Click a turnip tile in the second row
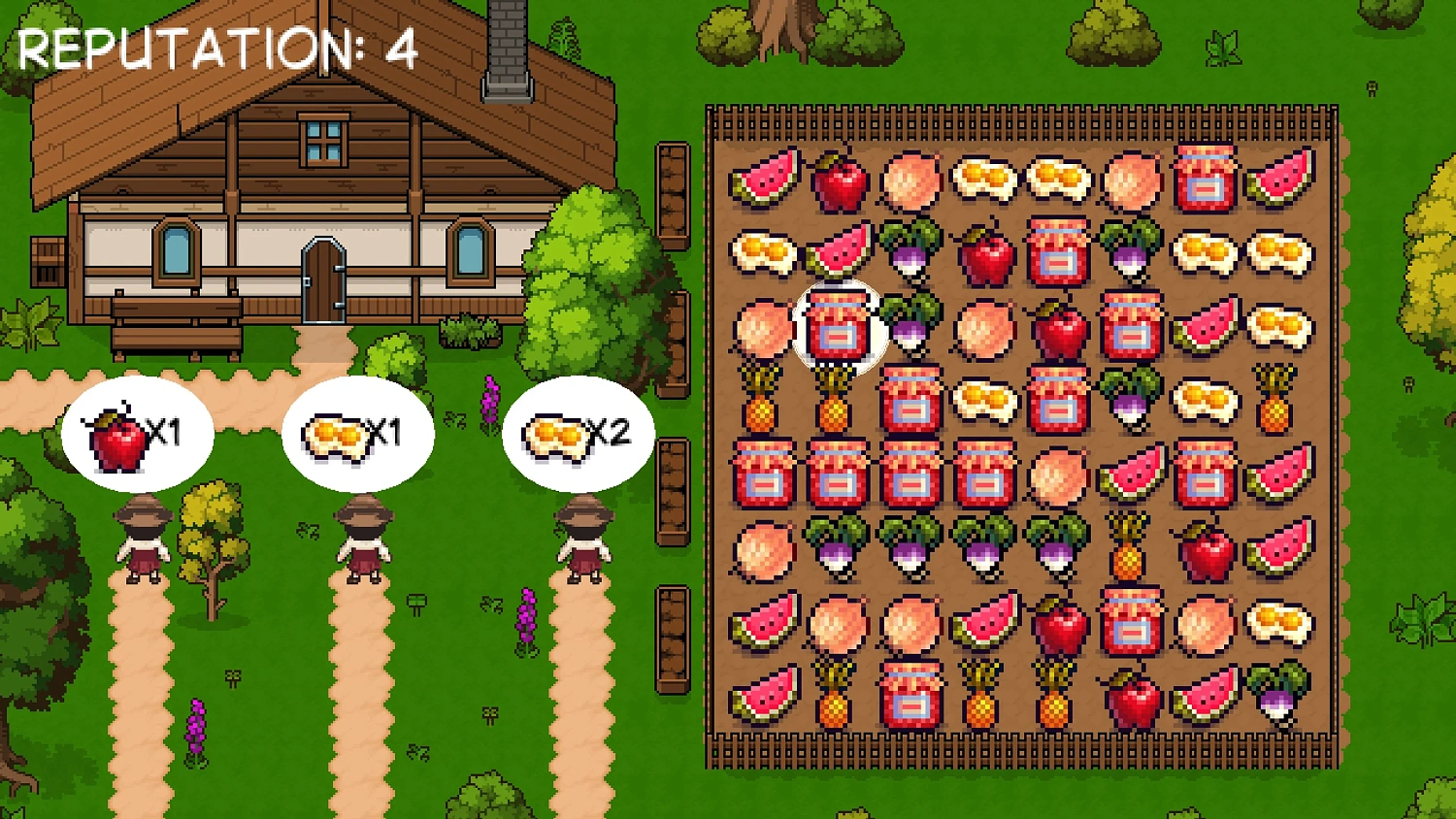This screenshot has width=1456, height=819. tap(912, 254)
